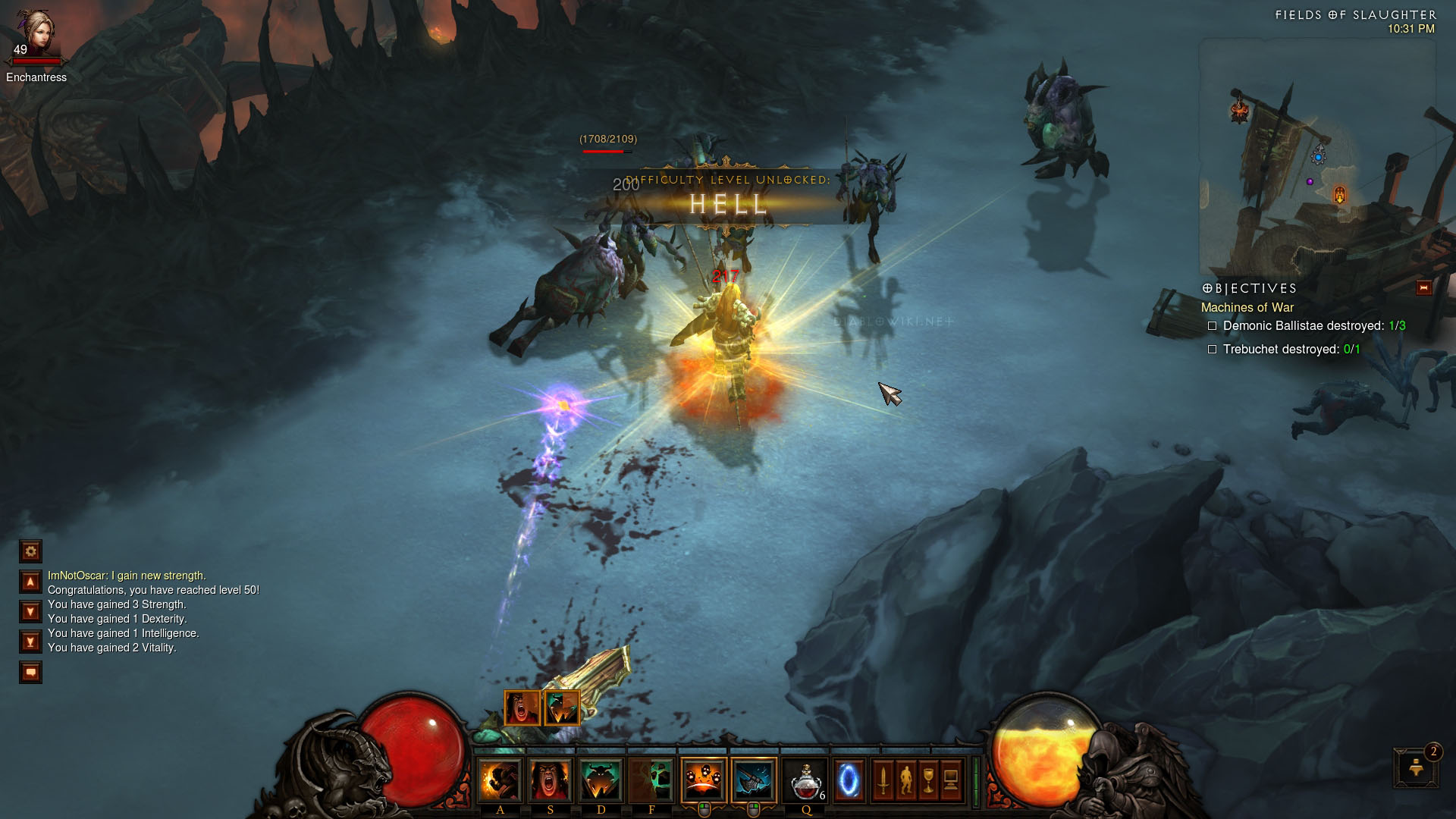
Task: Open chat settings gear
Action: pyautogui.click(x=31, y=551)
